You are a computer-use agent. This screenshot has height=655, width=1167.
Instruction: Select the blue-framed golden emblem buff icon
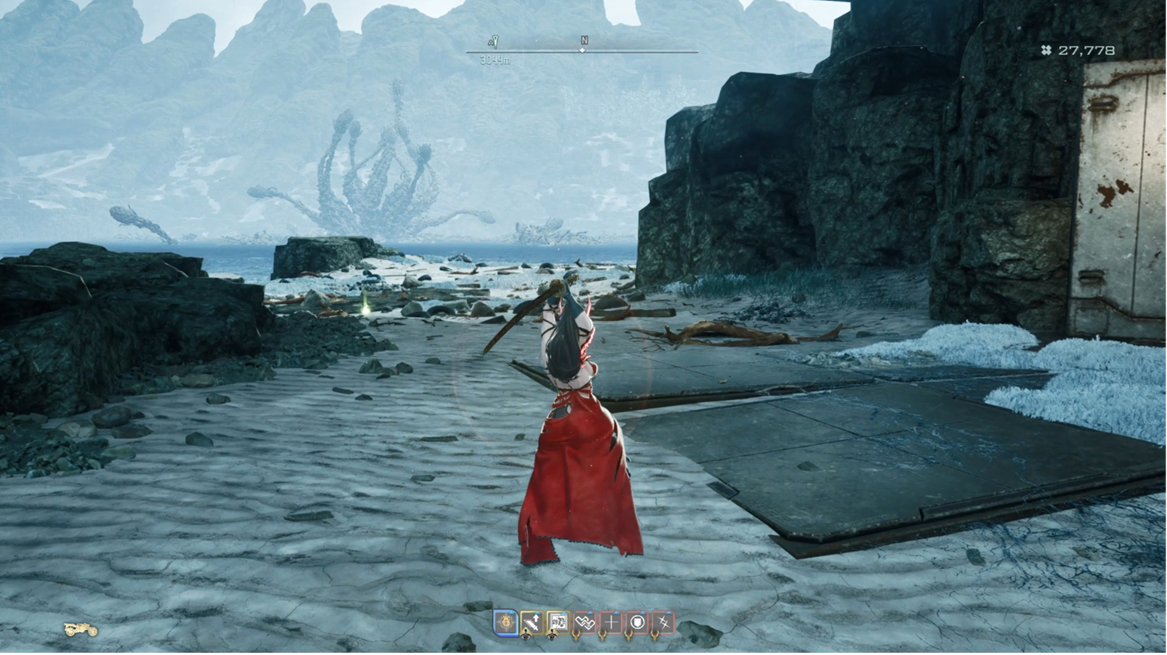tap(506, 623)
